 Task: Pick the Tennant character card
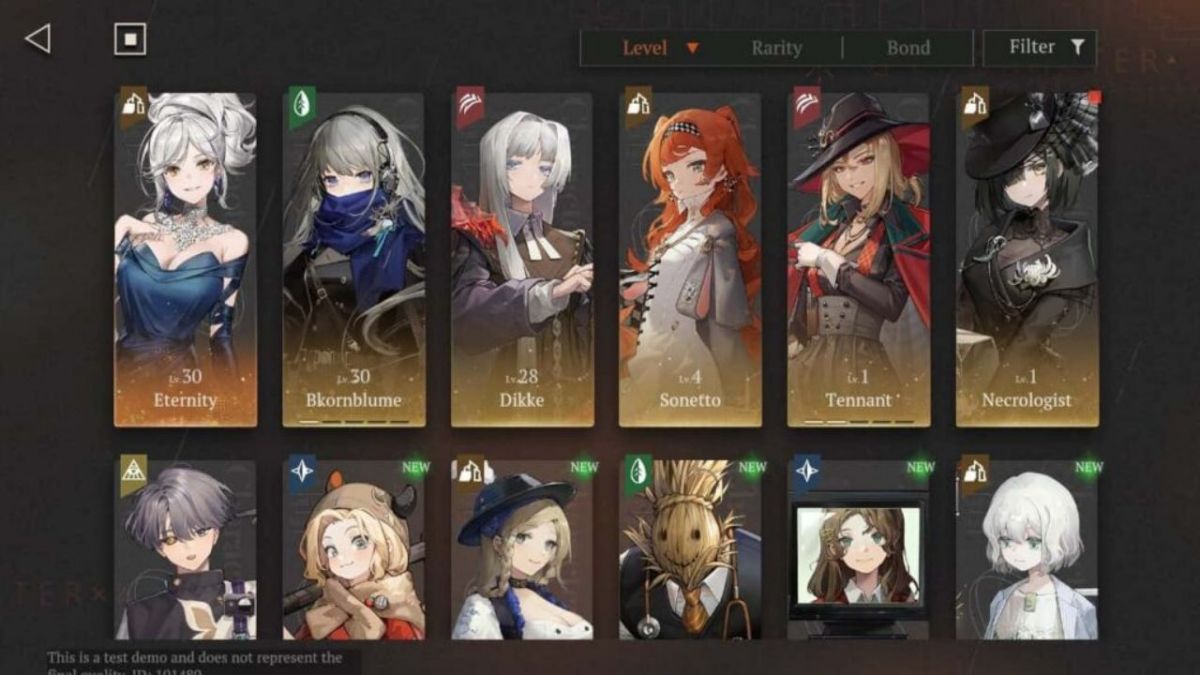pyautogui.click(x=858, y=260)
